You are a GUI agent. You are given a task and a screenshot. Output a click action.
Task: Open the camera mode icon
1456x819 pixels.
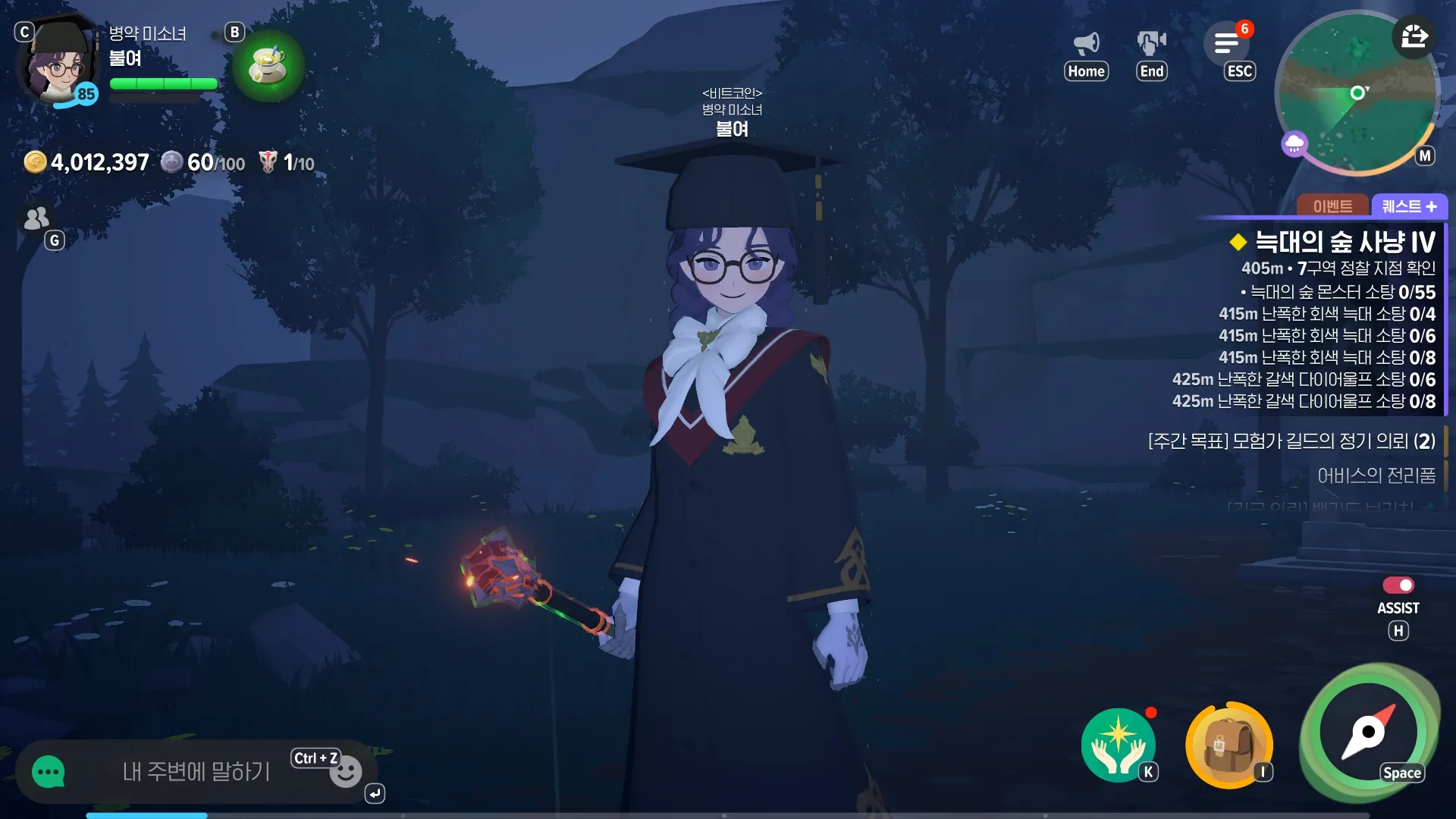(x=1151, y=43)
